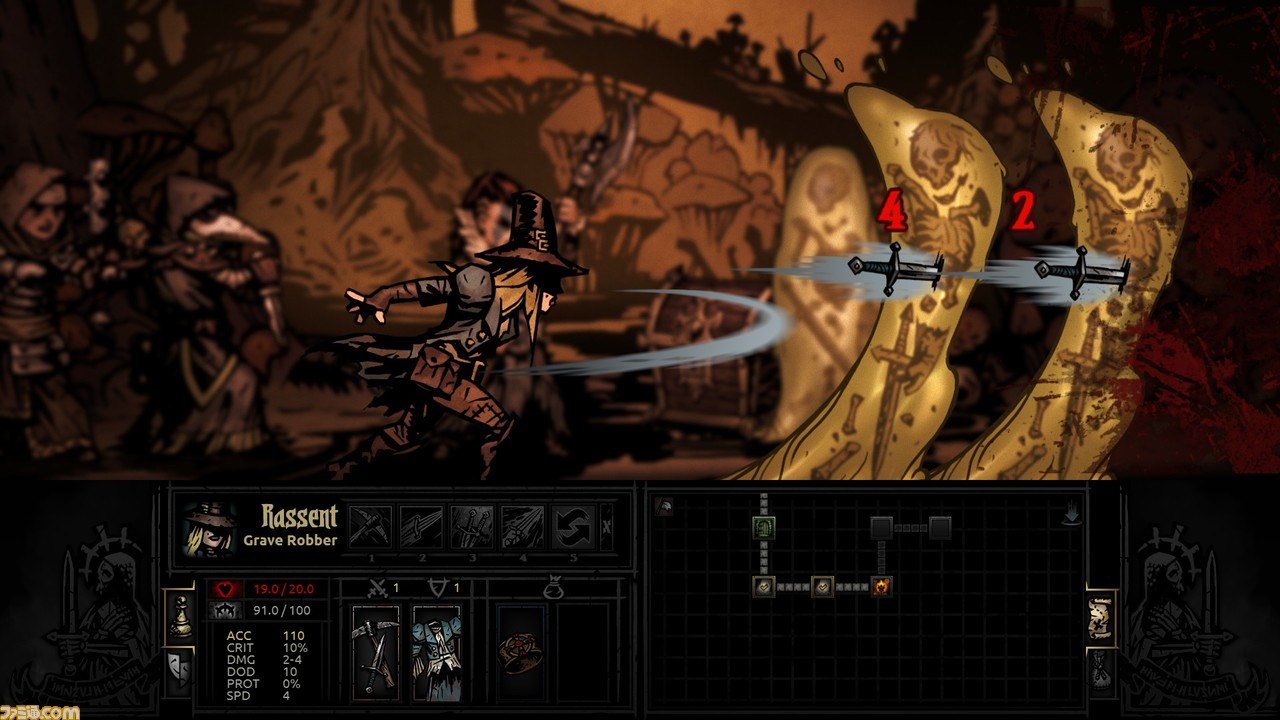Select the pickaxe skill in slot 1
Screen dimensions: 1280x720
click(369, 526)
